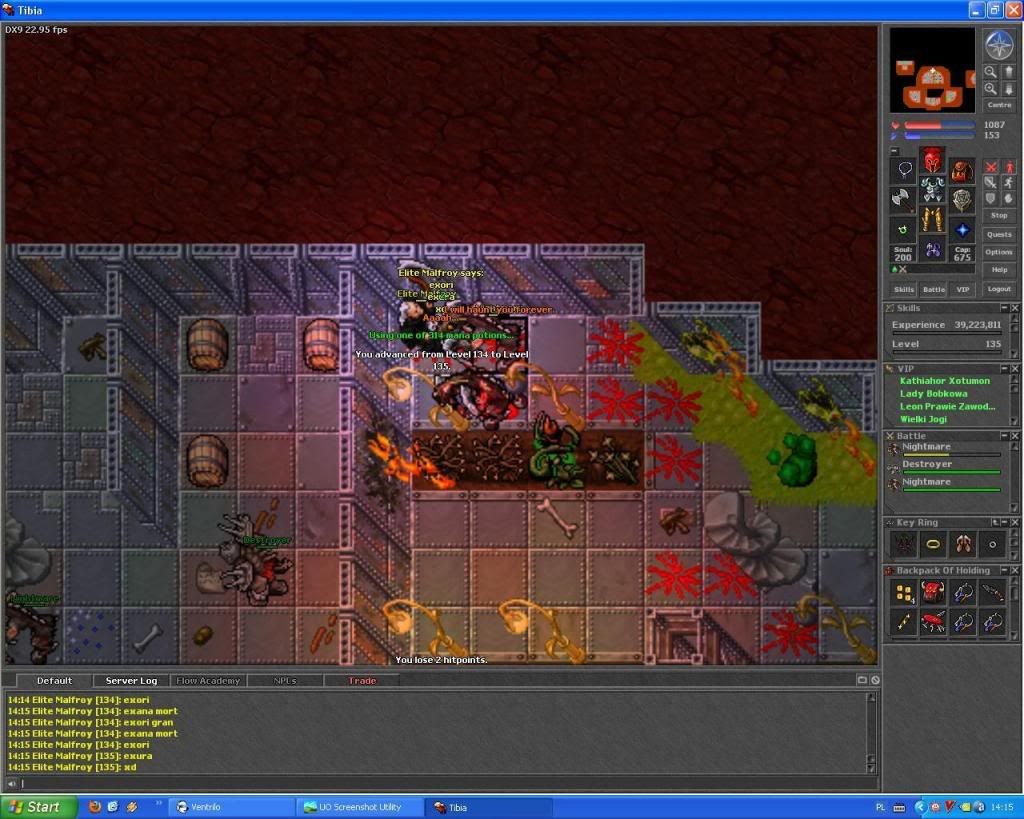Image resolution: width=1024 pixels, height=819 pixels.
Task: Log out with the Logout button
Action: (998, 289)
